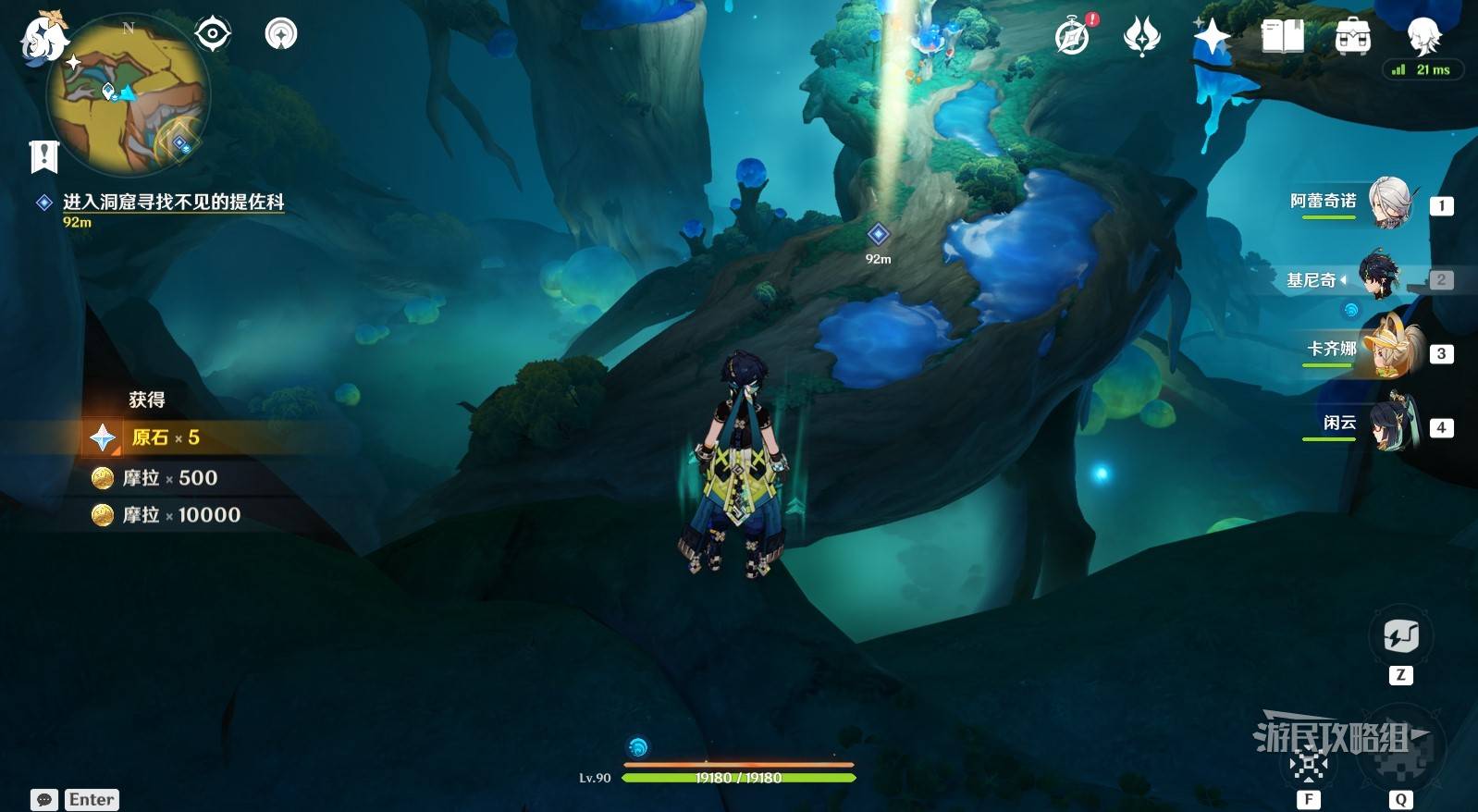Open the wish star icon
The image size is (1478, 812).
coord(1212,37)
